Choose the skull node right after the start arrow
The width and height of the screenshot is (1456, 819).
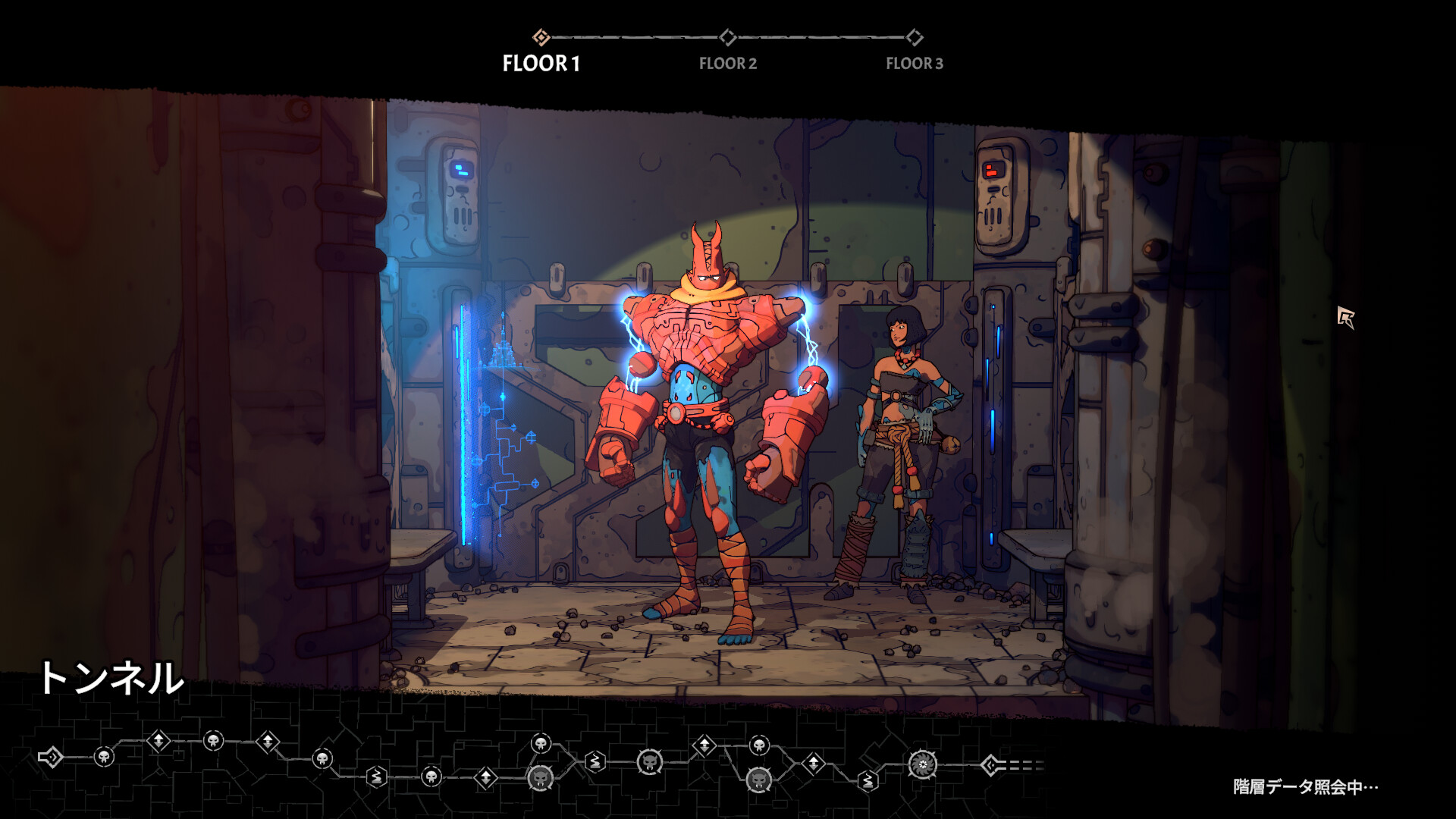click(104, 757)
